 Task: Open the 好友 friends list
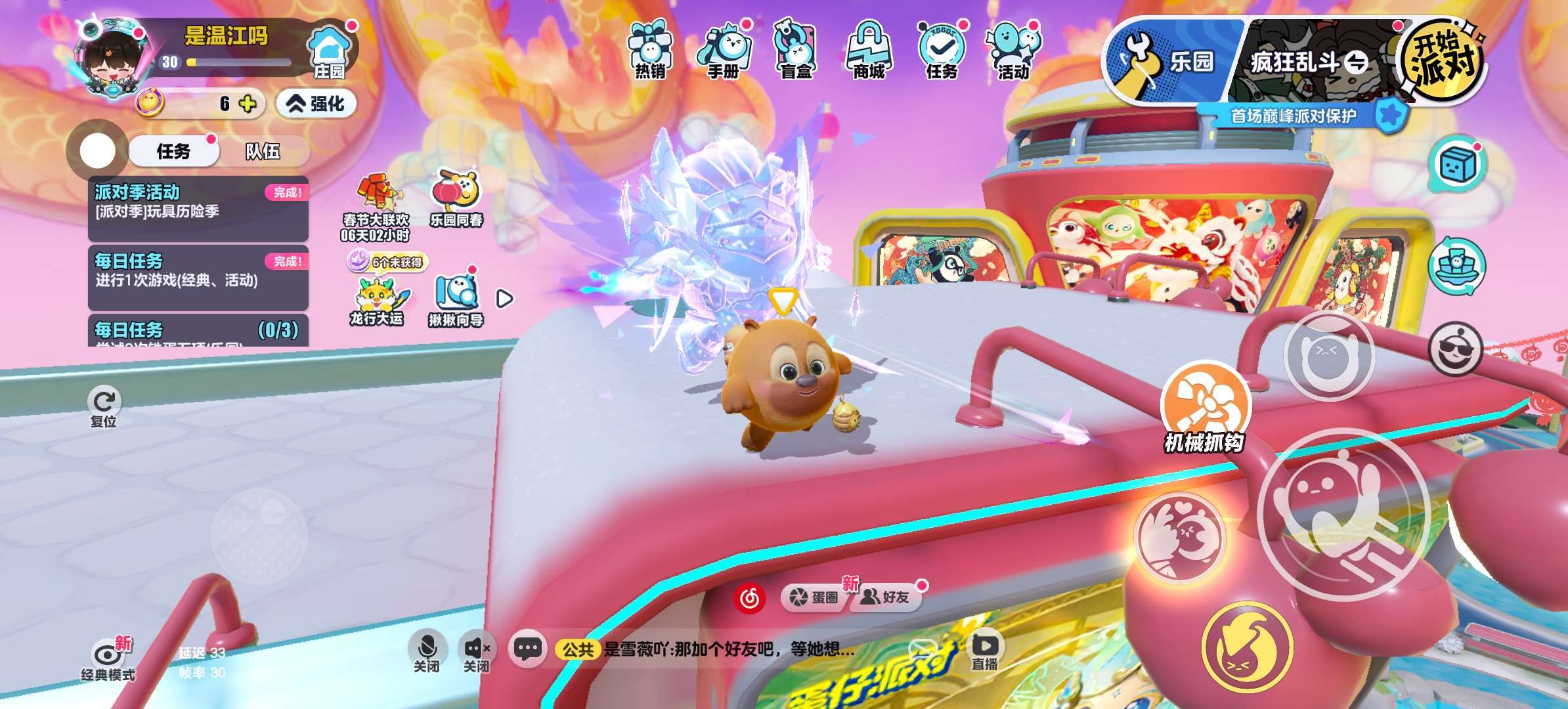[886, 597]
